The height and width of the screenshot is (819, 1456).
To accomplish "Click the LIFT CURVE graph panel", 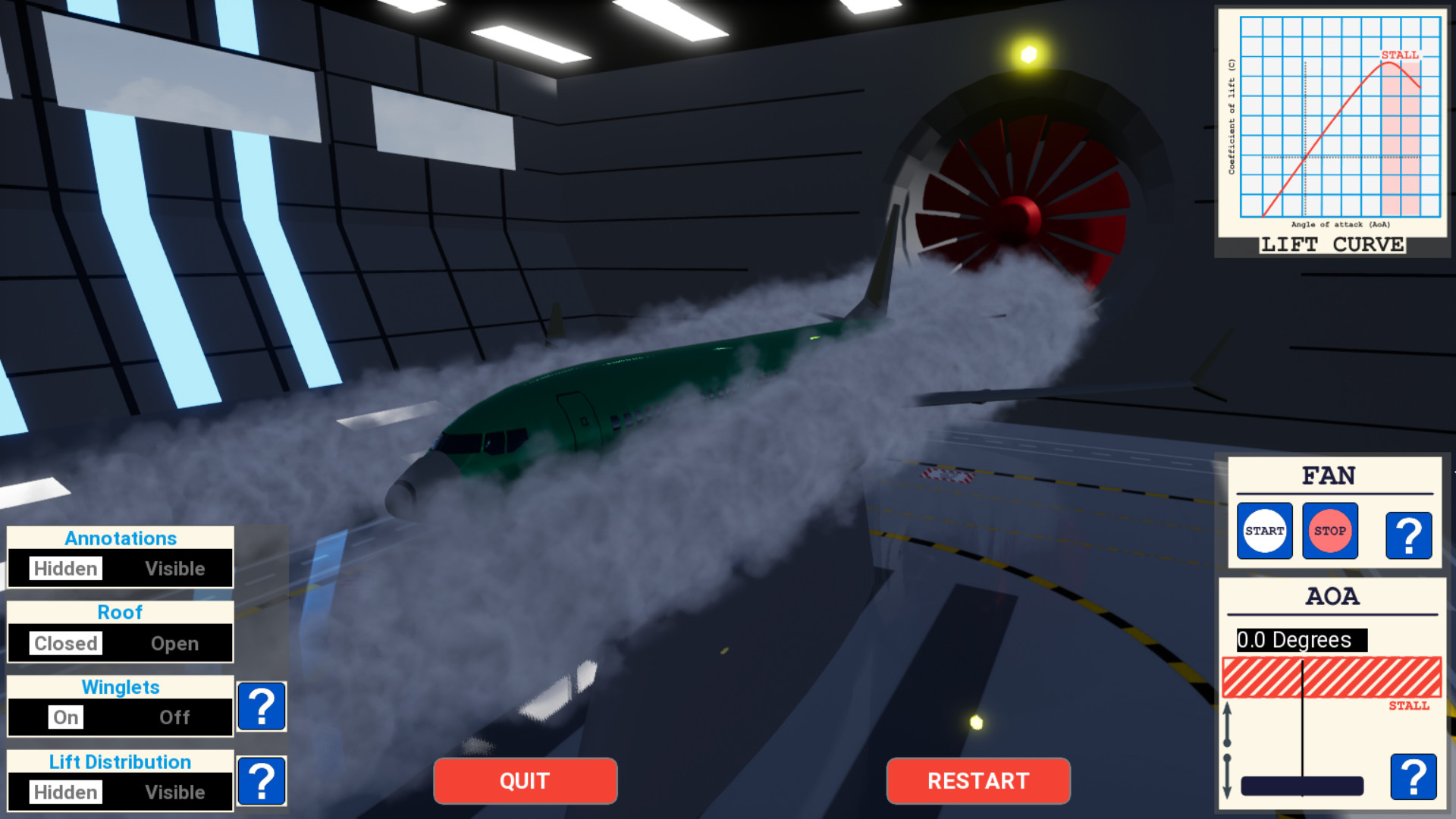I will coord(1330,129).
